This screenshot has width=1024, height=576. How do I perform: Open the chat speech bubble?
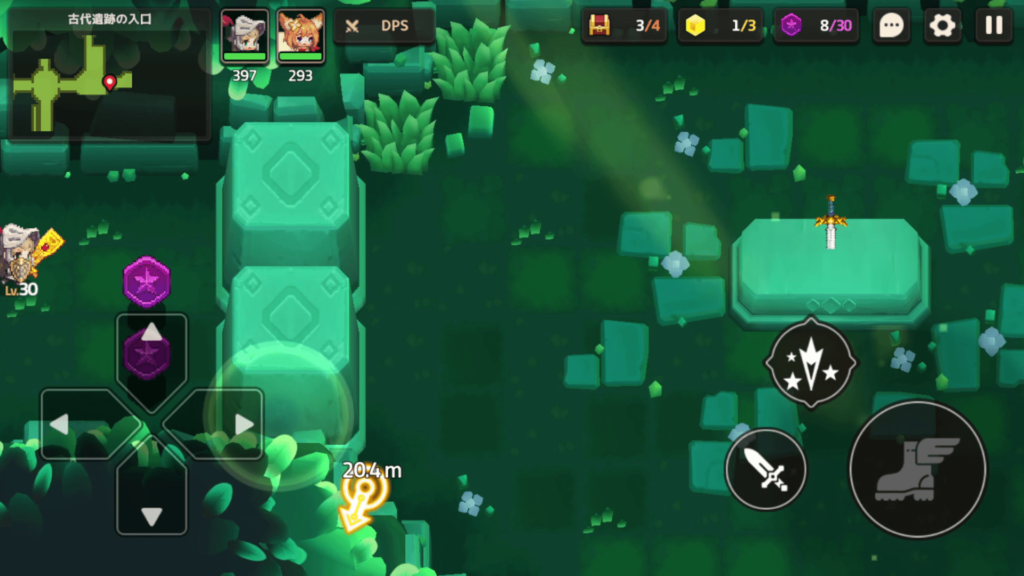[x=891, y=26]
